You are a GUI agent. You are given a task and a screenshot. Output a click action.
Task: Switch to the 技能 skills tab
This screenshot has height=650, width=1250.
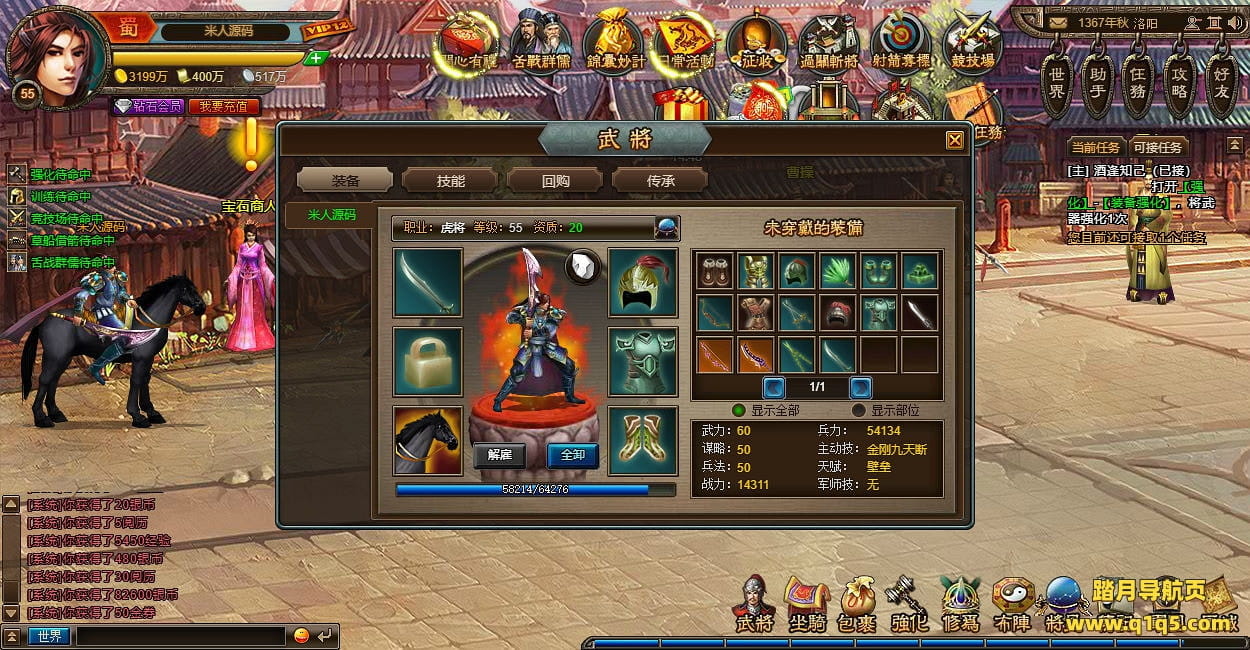[x=450, y=180]
